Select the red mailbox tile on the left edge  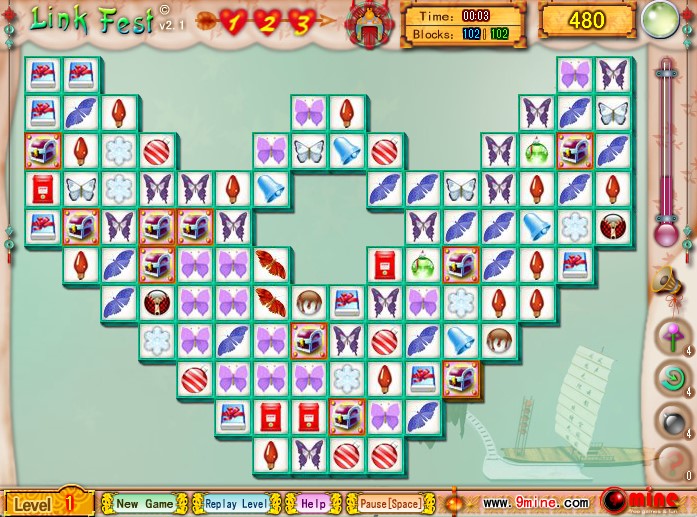click(x=43, y=188)
